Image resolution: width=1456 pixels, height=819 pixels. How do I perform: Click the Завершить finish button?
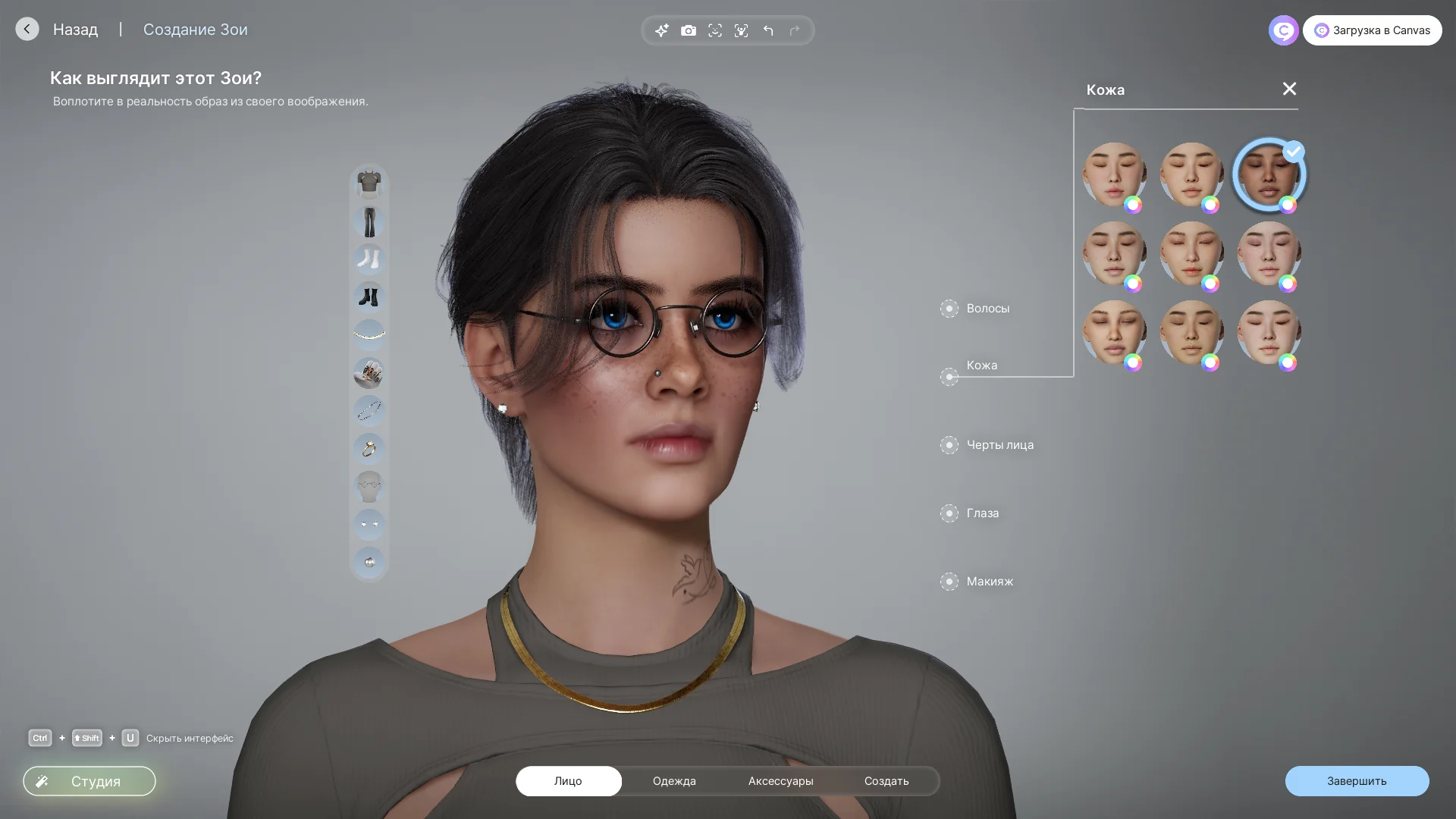coord(1357,781)
